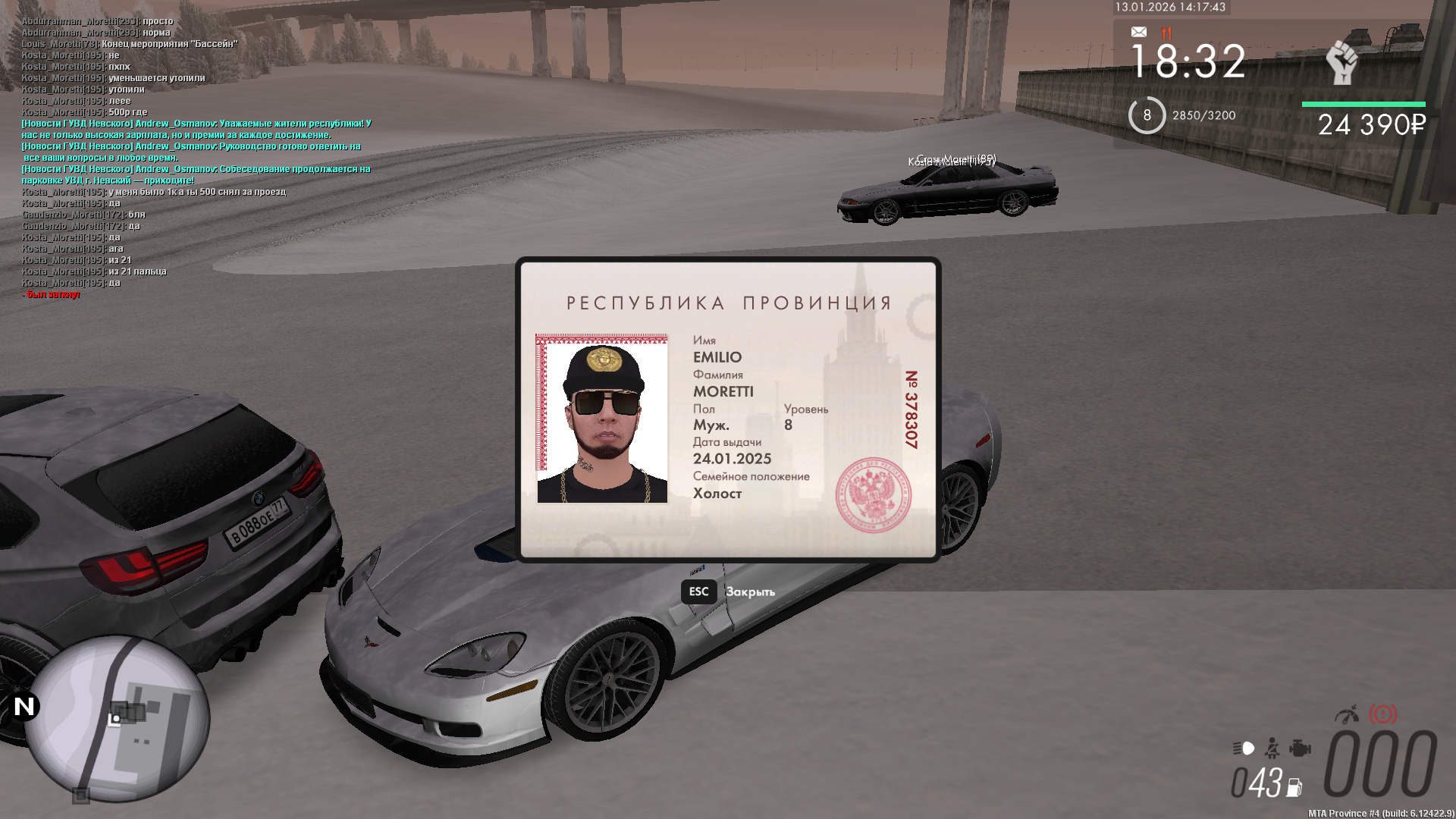Click the level 8 progress circle

point(1147,115)
